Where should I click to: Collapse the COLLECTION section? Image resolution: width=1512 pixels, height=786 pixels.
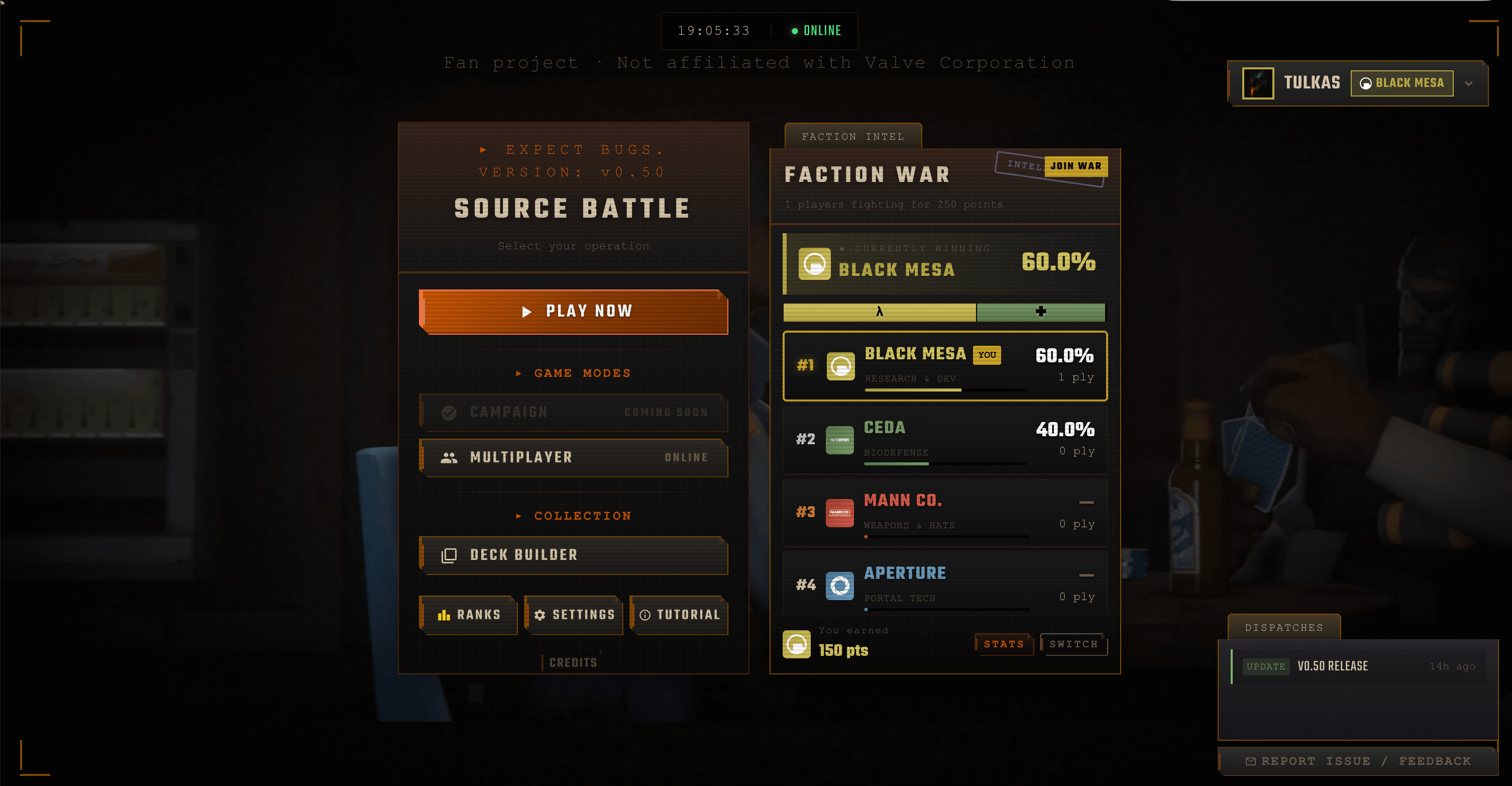pos(574,515)
